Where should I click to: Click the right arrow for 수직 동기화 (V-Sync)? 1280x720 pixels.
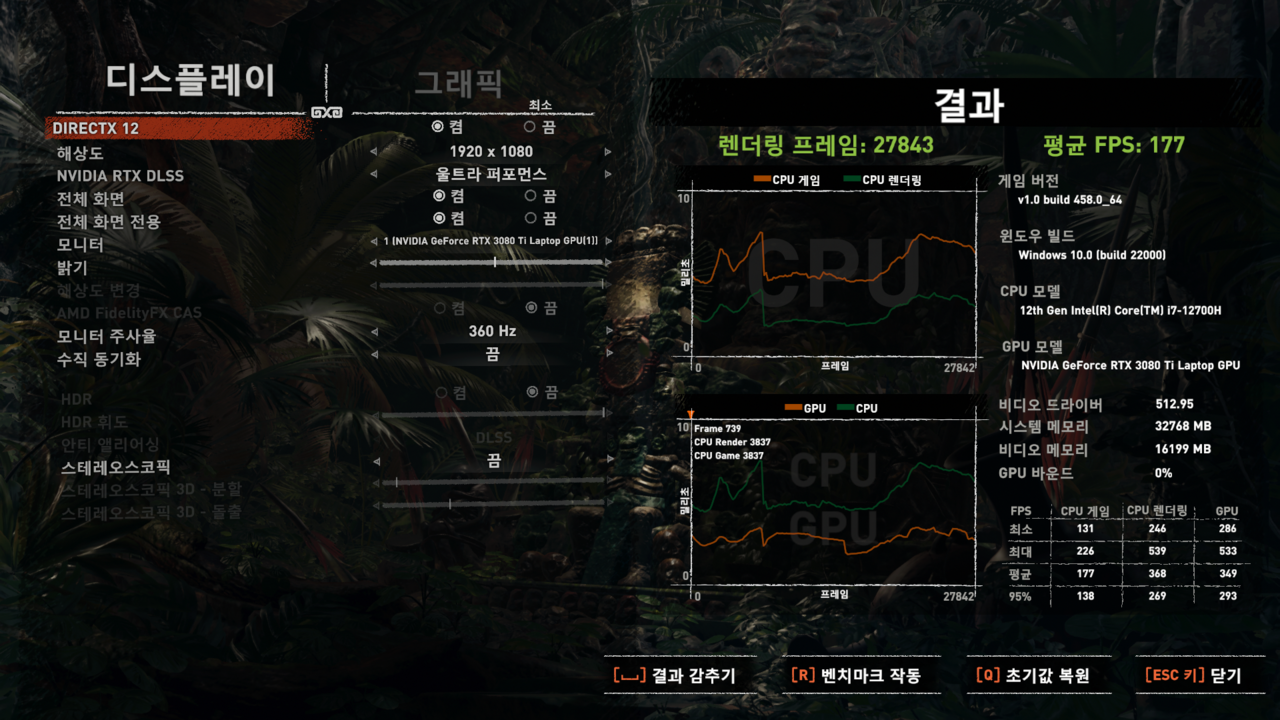click(x=607, y=354)
